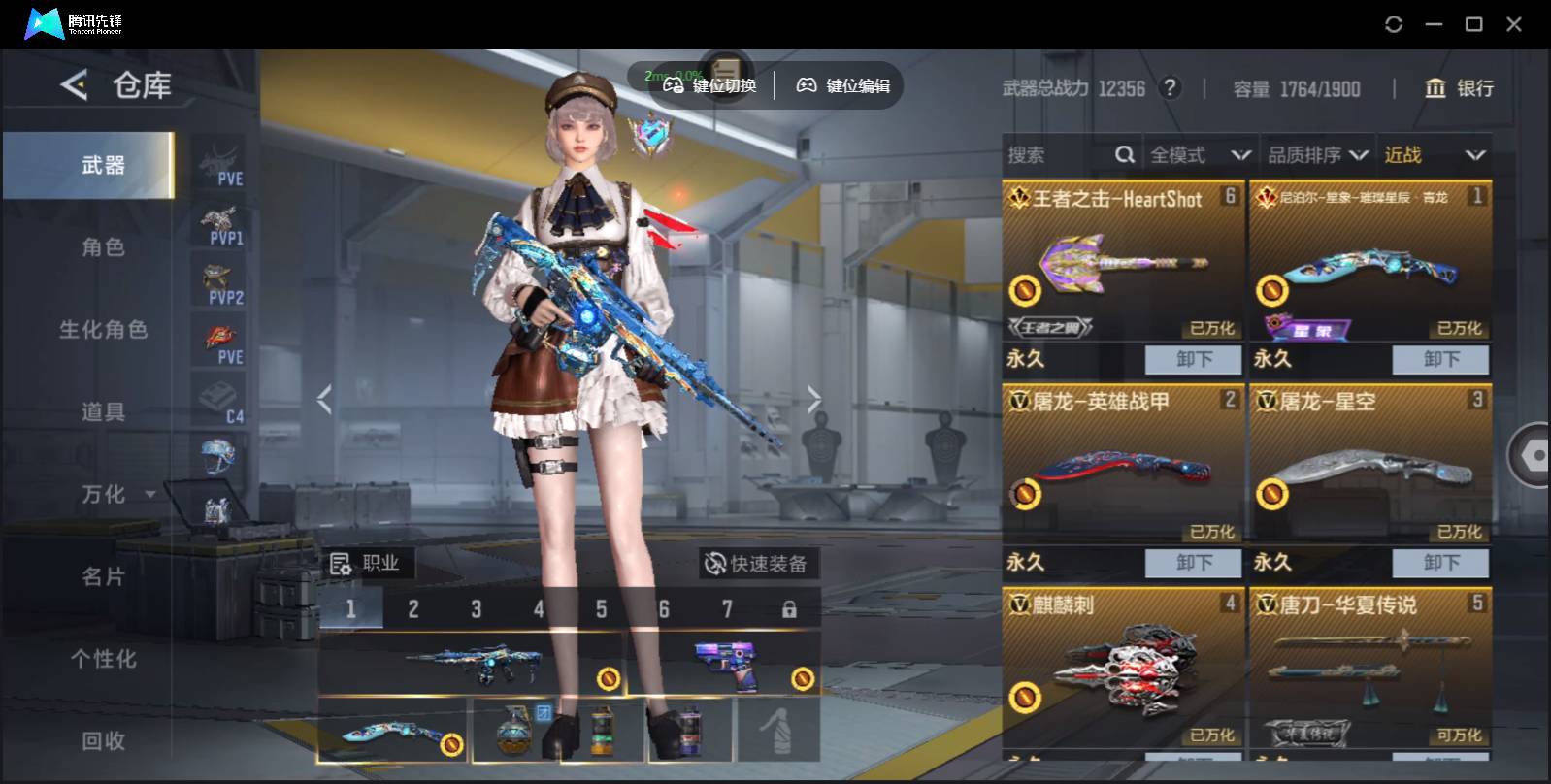Open the 全模式 mode dropdown
Viewport: 1551px width, 784px height.
click(x=1200, y=155)
